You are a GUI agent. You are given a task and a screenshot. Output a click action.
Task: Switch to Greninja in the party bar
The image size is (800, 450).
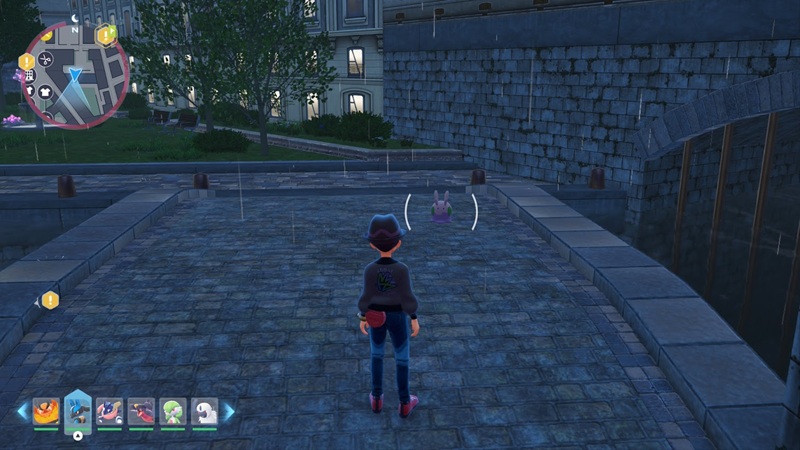pyautogui.click(x=109, y=410)
